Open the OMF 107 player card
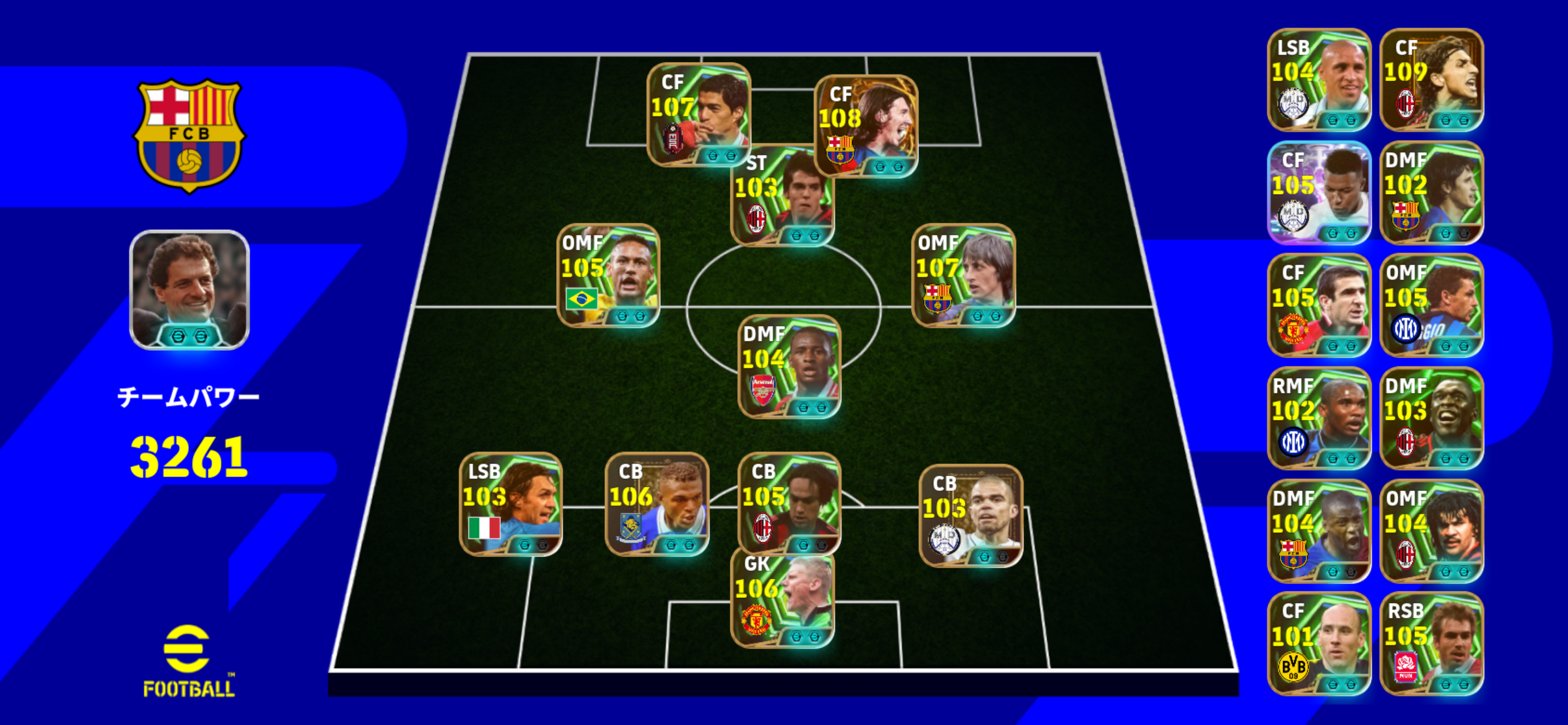 [963, 276]
